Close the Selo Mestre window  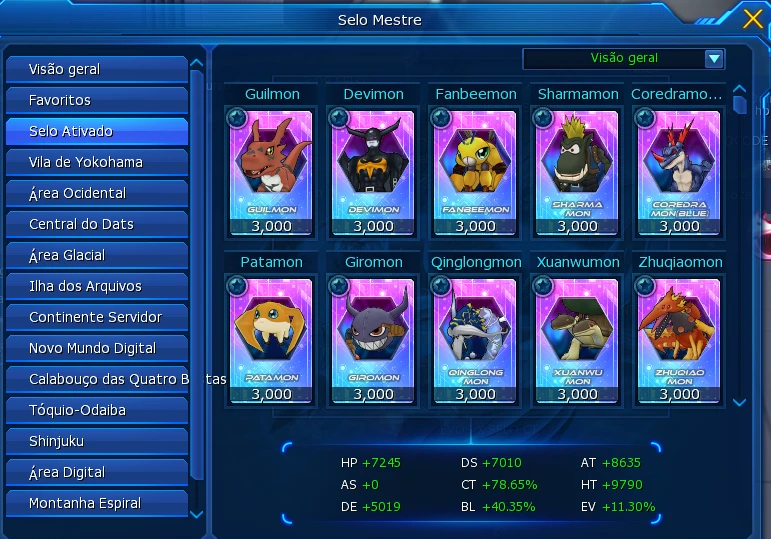click(x=753, y=18)
